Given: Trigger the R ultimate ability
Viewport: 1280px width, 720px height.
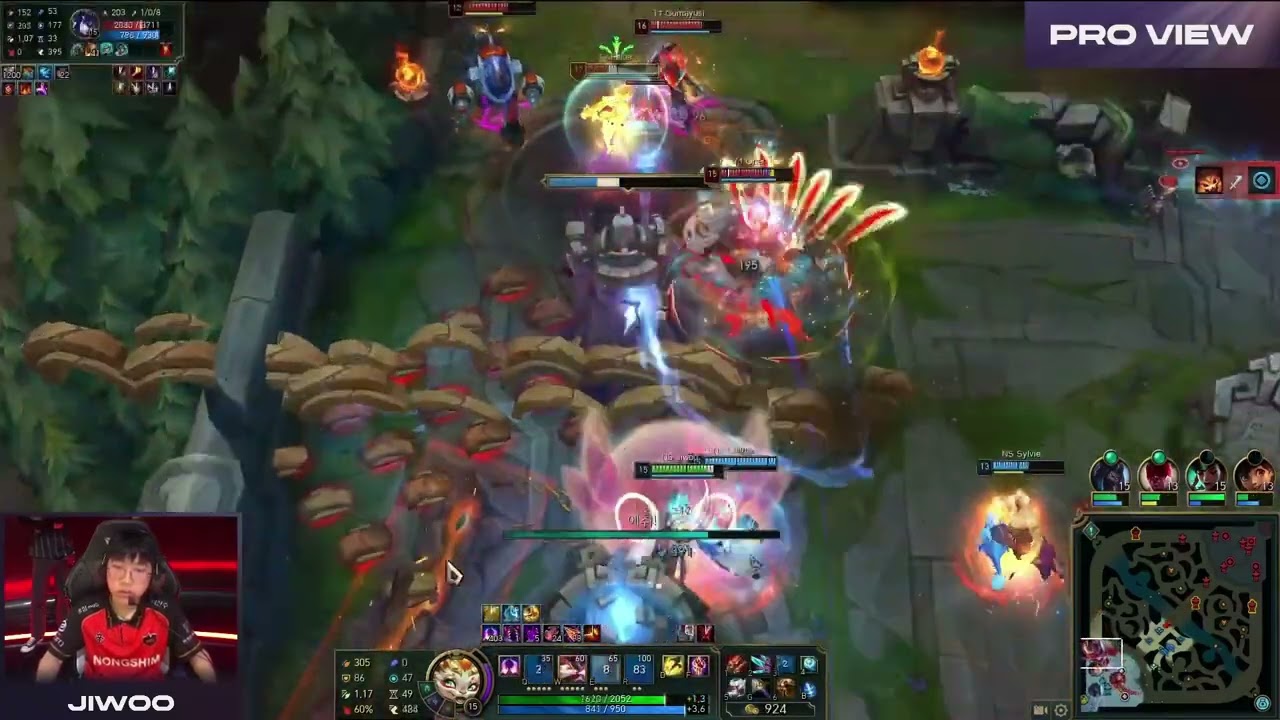Looking at the screenshot, I should 639,668.
